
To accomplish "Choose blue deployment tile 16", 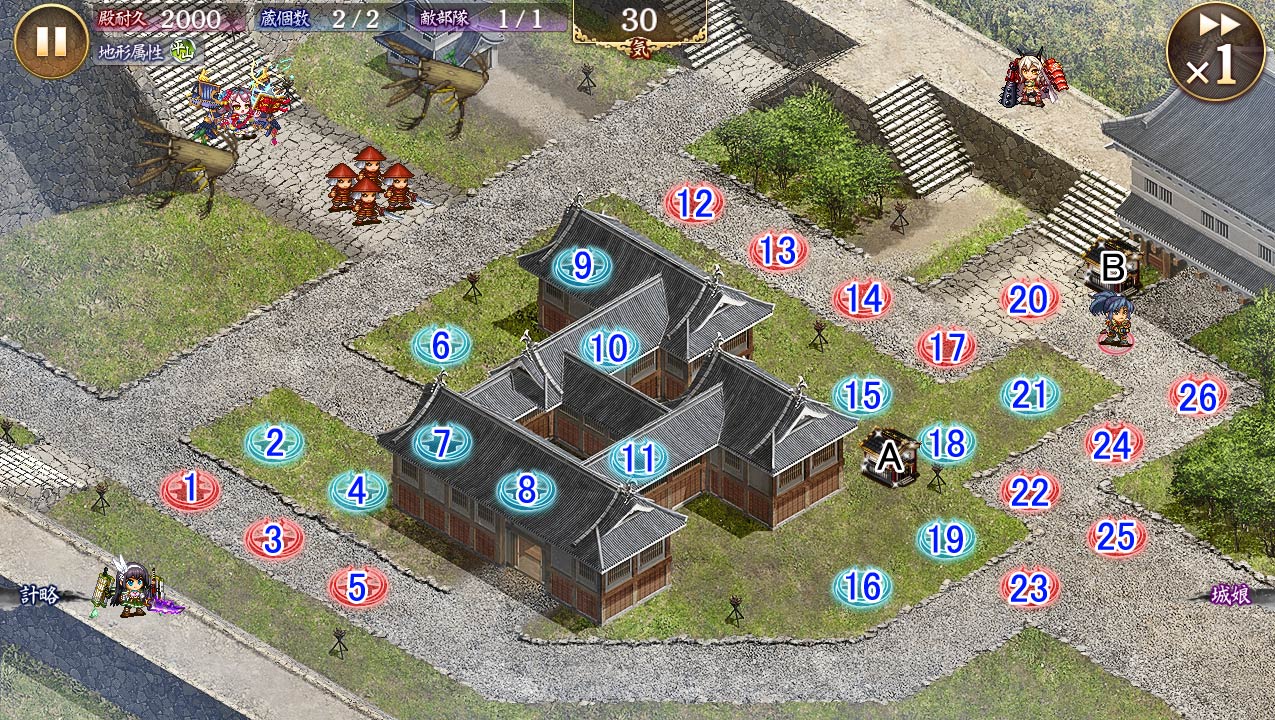I will click(862, 587).
